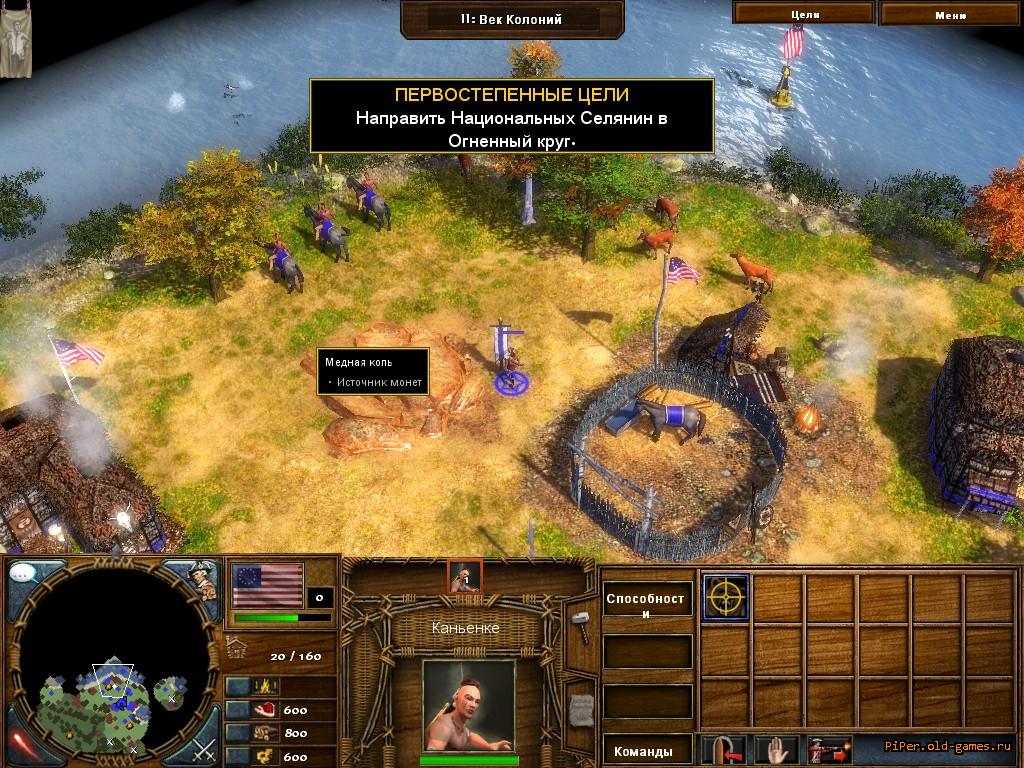The width and height of the screenshot is (1024, 768).
Task: Click the crossed swords minimap button
Action: pyautogui.click(x=204, y=747)
